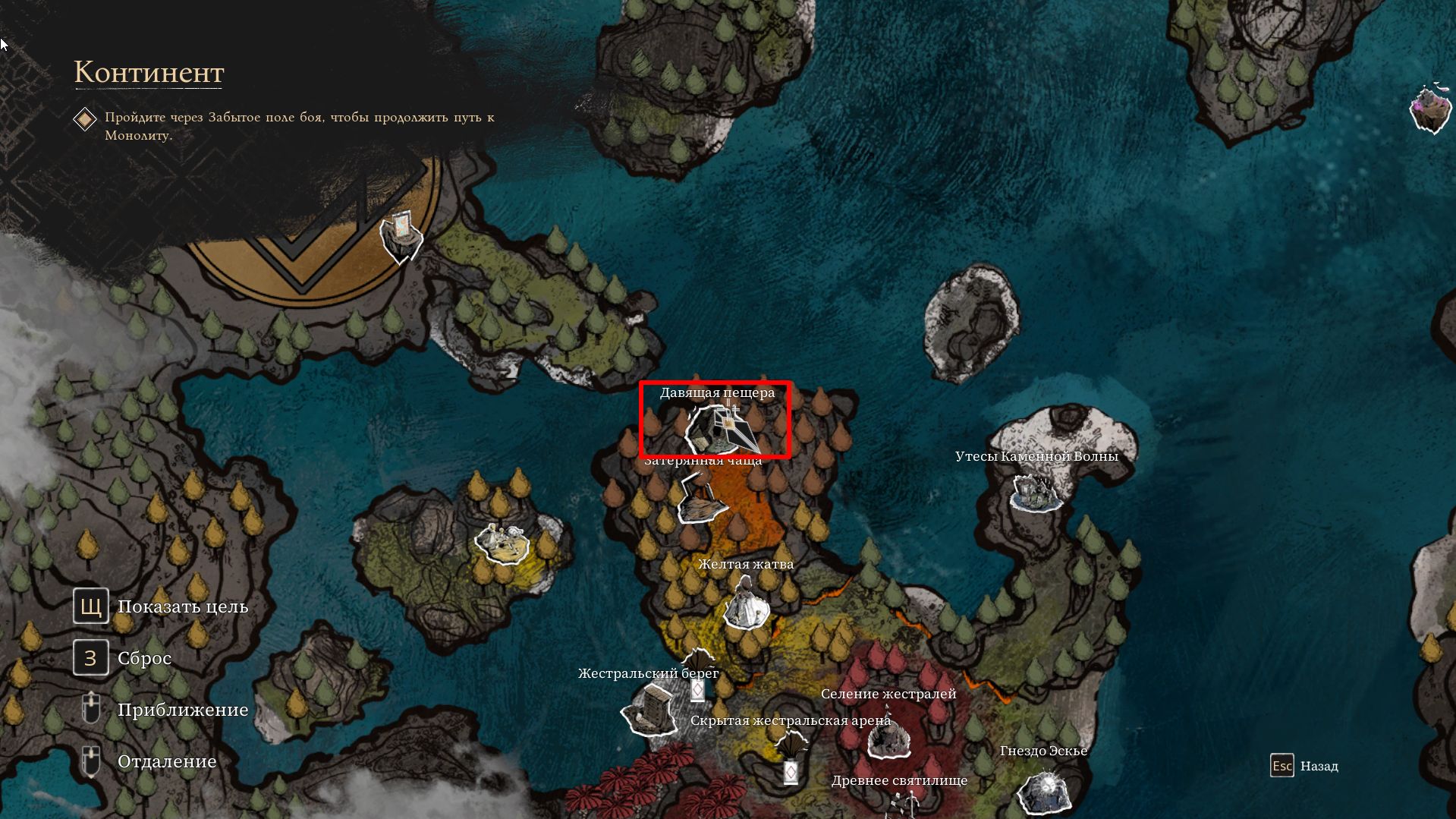Select the Древнее святилище marker
1456x819 pixels.
click(903, 803)
